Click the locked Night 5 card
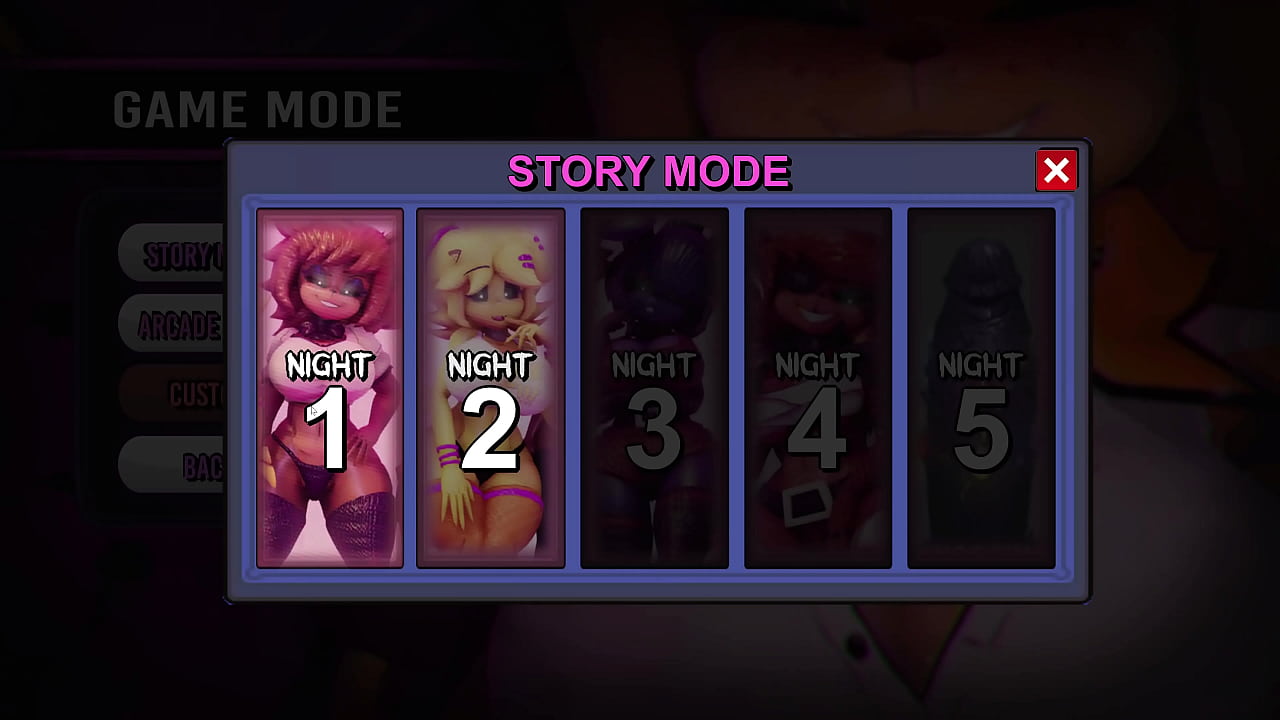 pos(982,390)
